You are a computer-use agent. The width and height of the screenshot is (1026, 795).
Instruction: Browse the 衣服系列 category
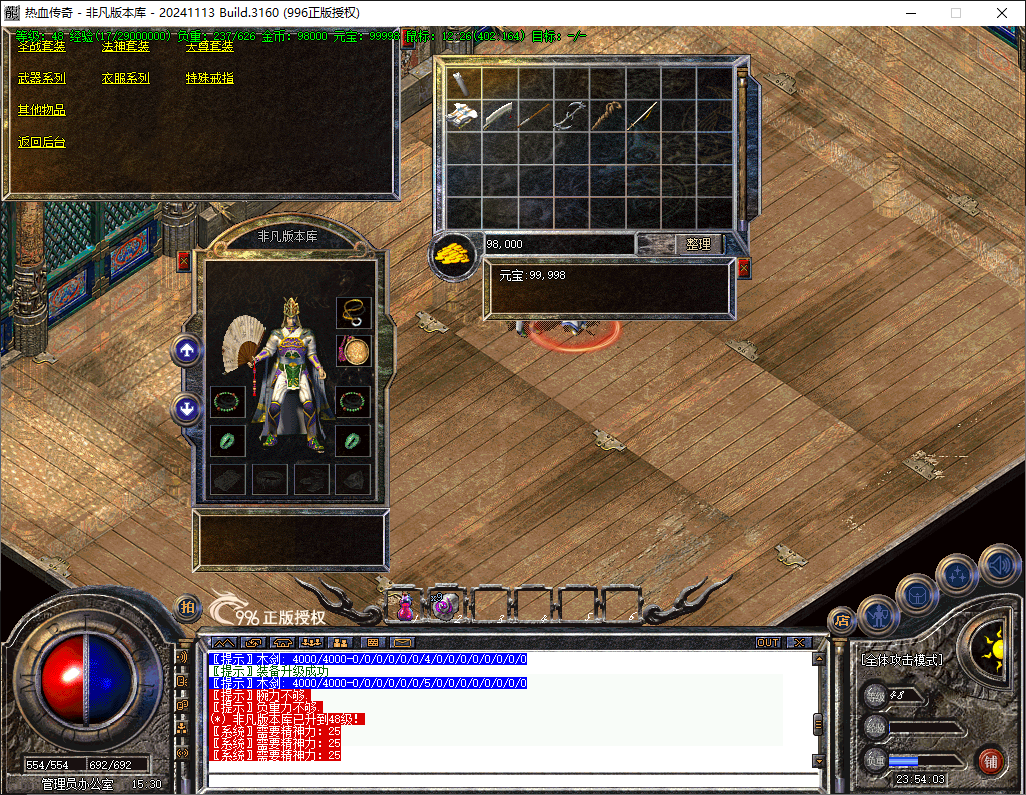click(125, 78)
